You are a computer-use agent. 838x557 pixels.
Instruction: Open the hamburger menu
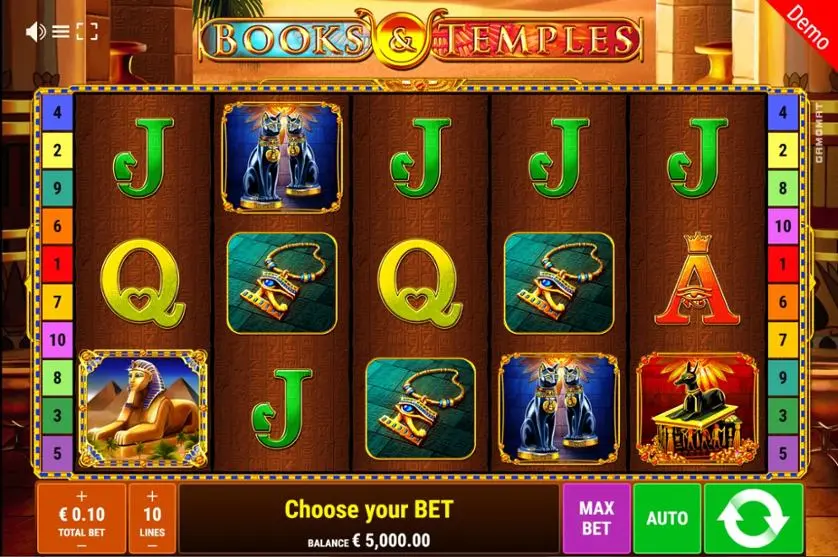[61, 31]
